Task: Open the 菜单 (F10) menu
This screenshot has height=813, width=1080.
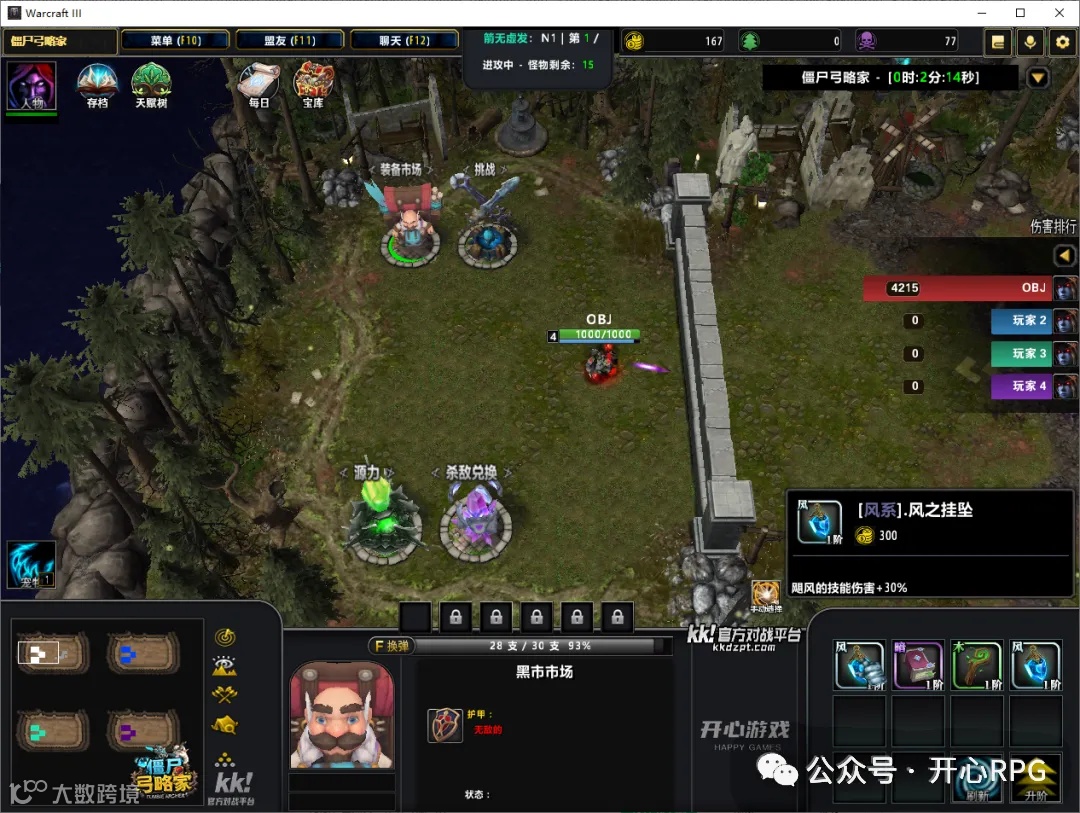Action: [x=175, y=41]
